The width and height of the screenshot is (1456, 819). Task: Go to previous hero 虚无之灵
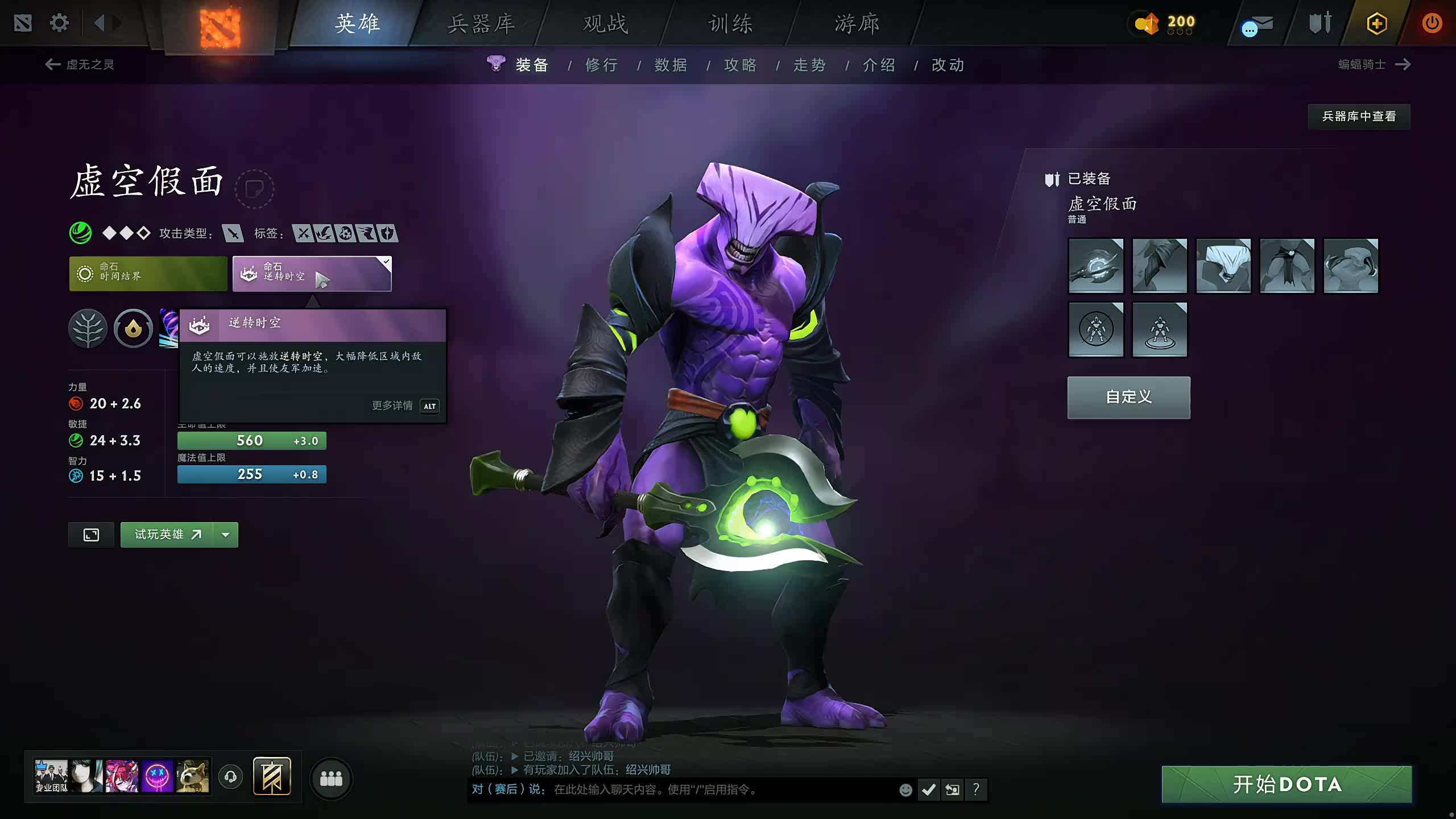pos(80,64)
